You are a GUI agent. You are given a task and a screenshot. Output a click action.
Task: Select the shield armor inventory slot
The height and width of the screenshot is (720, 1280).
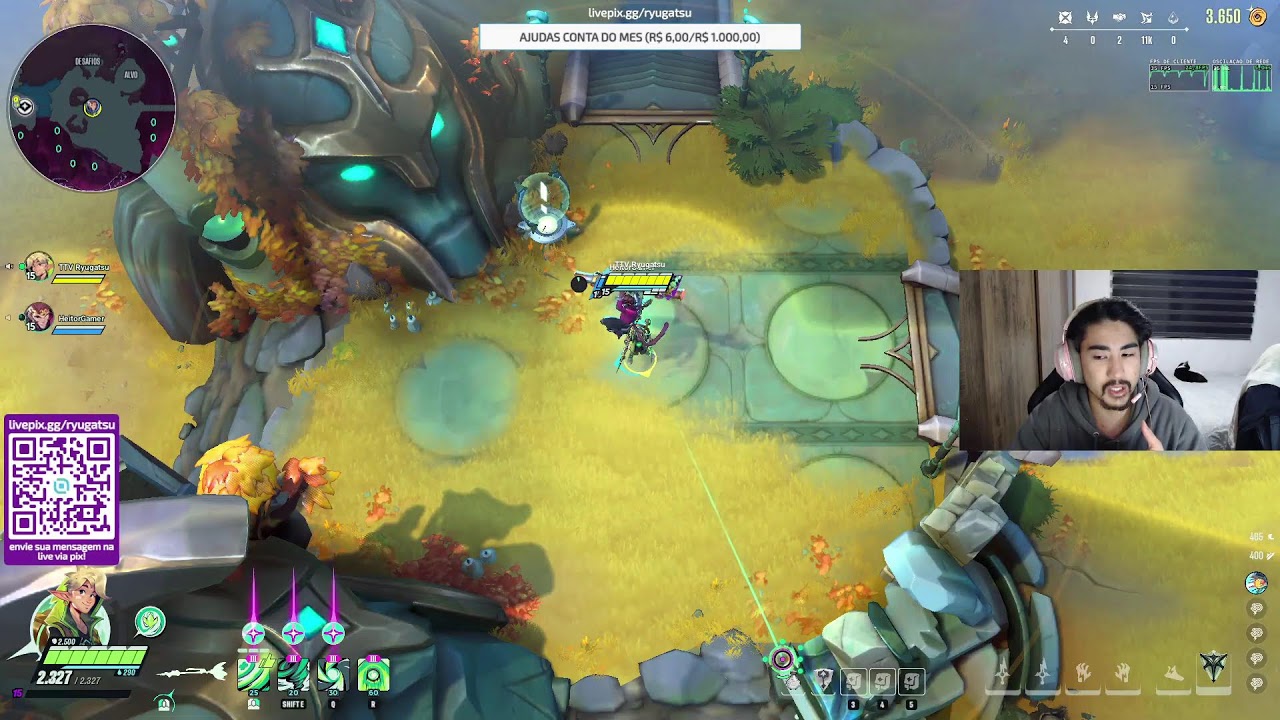tap(823, 681)
